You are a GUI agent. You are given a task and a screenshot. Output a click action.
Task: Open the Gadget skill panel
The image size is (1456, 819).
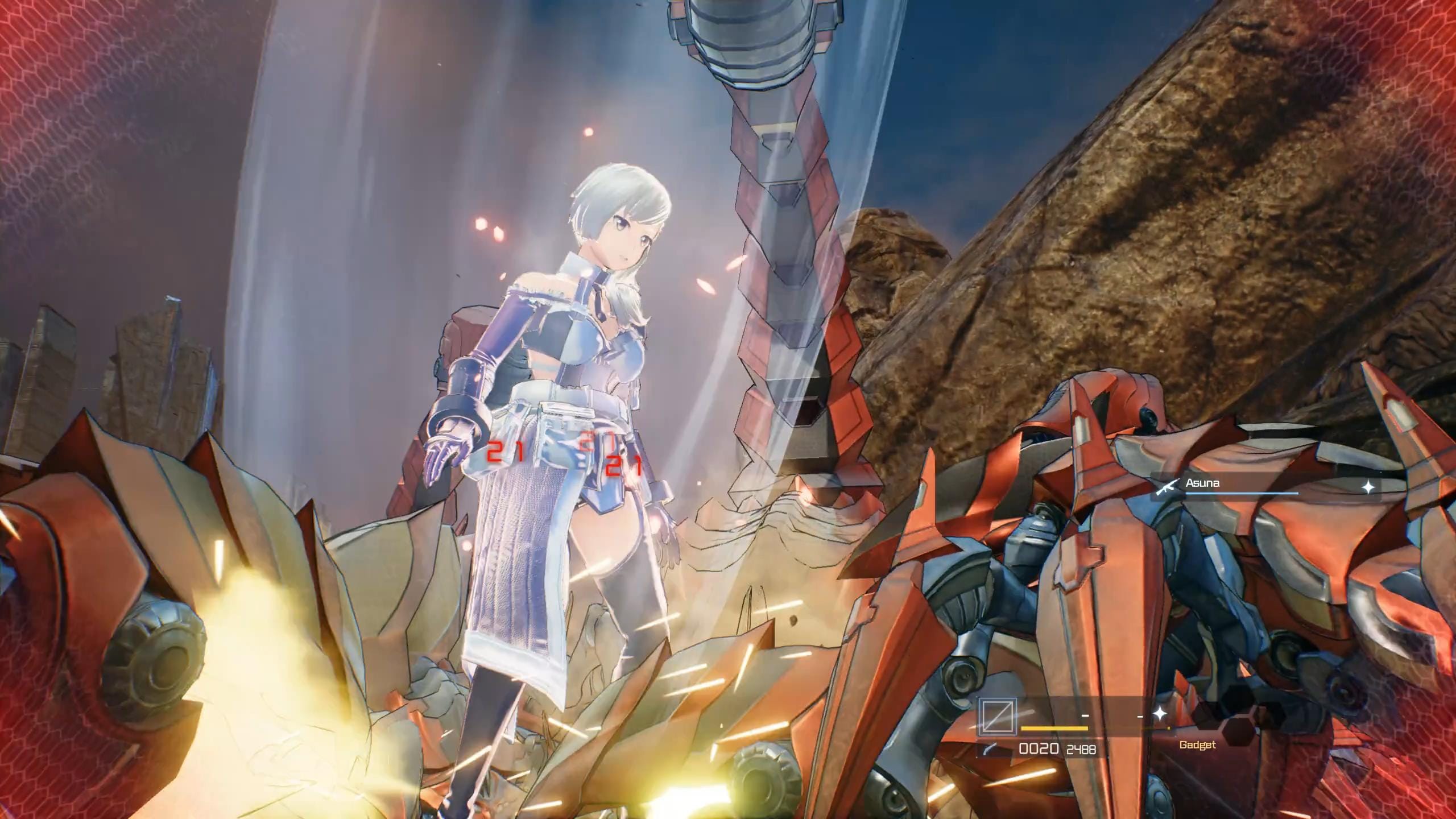point(1197,744)
